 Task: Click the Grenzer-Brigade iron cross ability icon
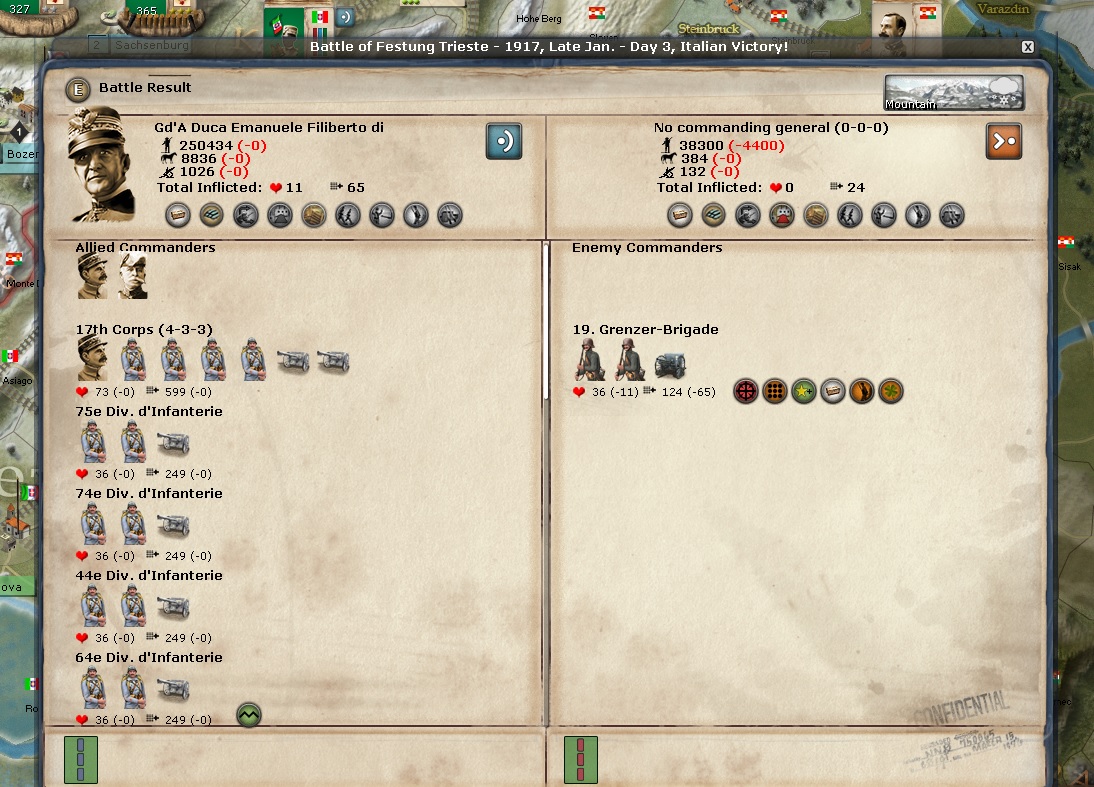tap(746, 391)
